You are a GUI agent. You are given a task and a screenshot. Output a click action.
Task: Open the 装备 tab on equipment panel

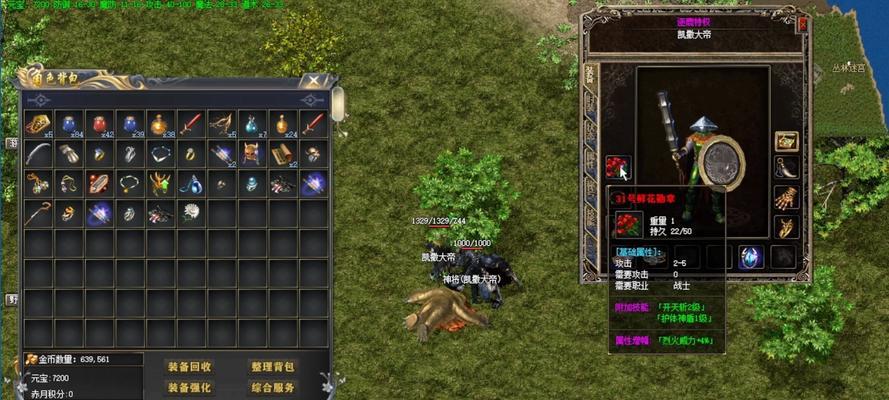(x=590, y=75)
